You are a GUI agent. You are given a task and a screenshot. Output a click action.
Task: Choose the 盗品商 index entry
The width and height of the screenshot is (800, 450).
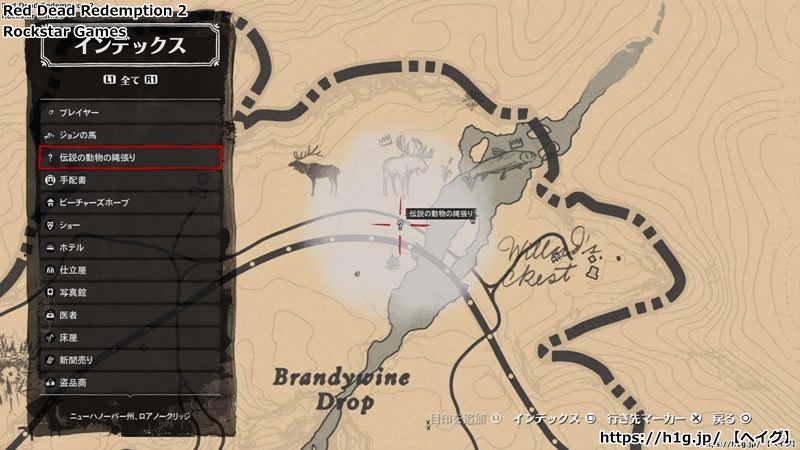[x=130, y=382]
